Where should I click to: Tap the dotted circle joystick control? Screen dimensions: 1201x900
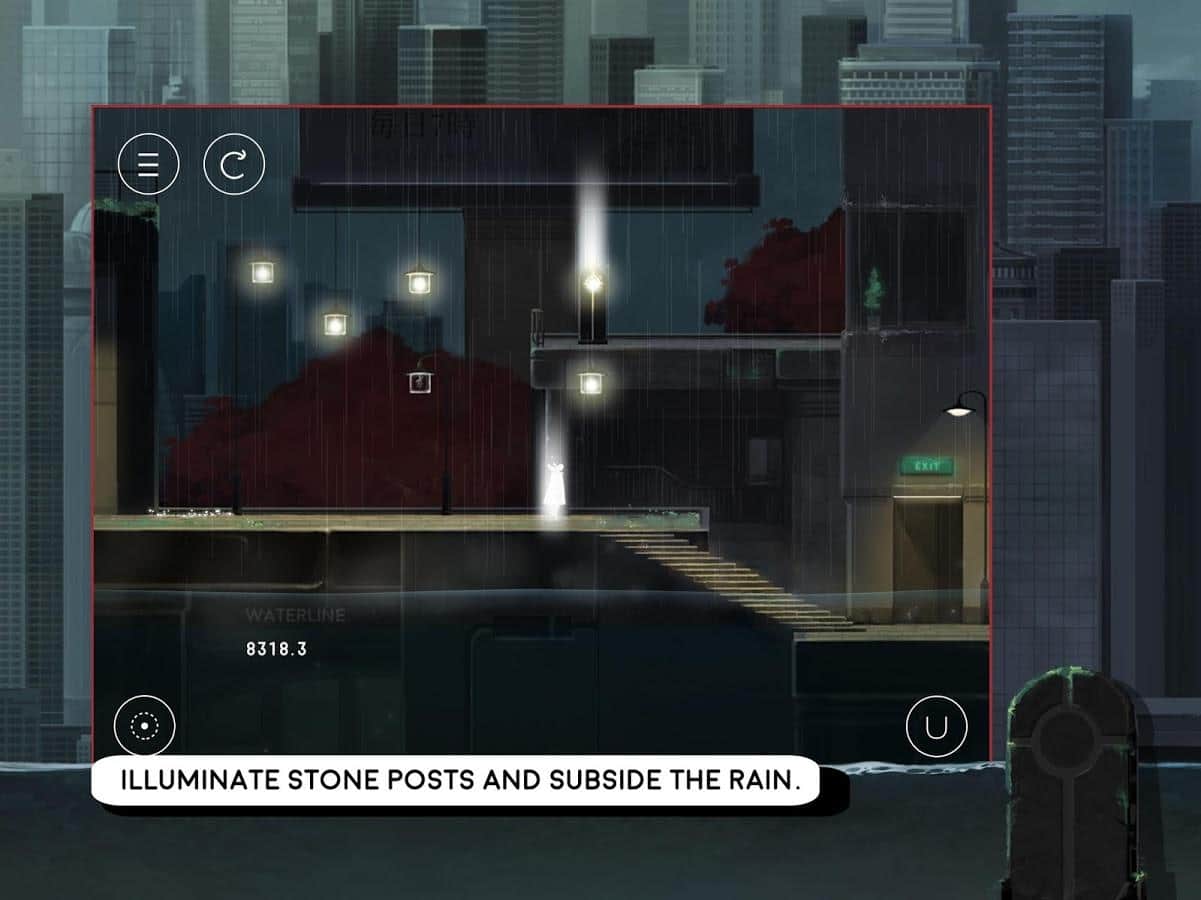pos(145,725)
